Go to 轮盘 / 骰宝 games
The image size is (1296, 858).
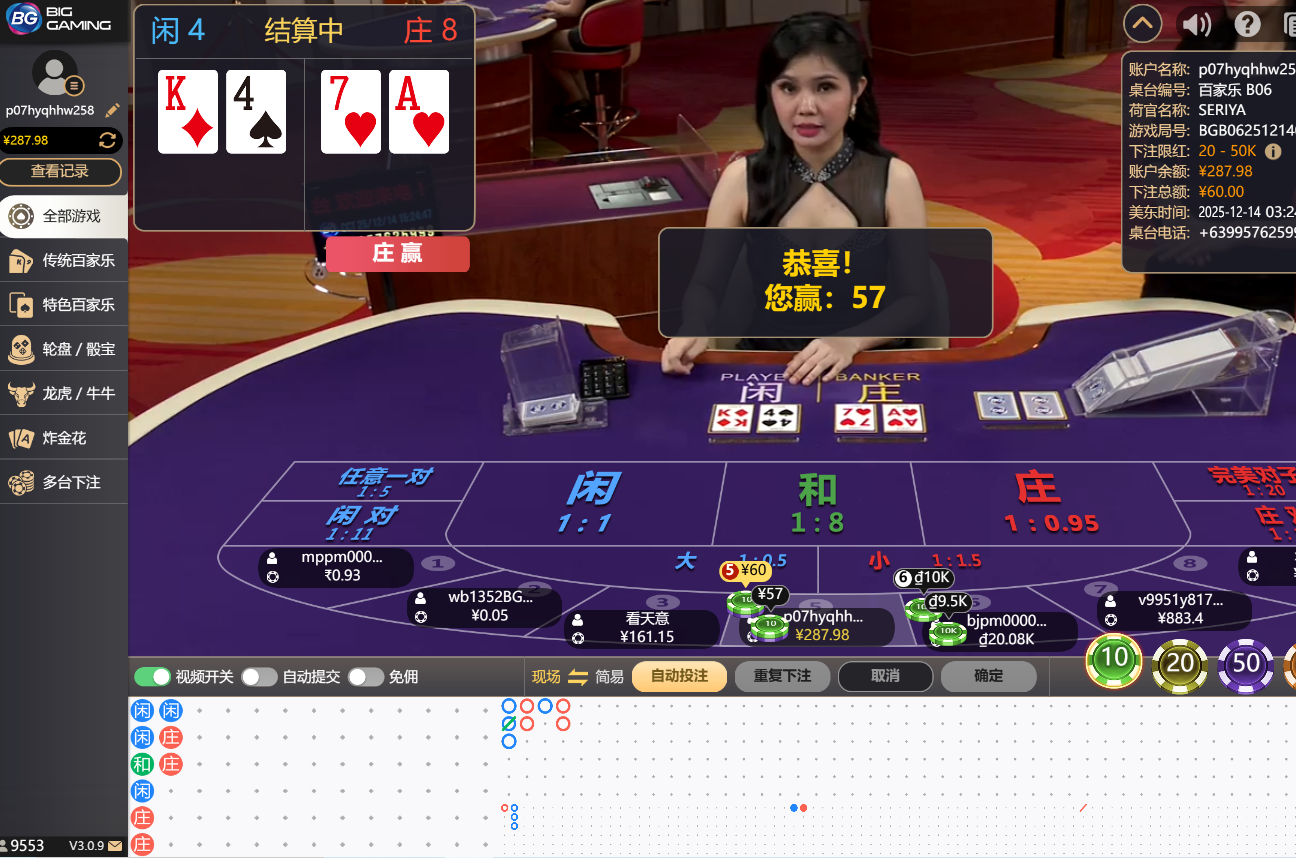(64, 349)
